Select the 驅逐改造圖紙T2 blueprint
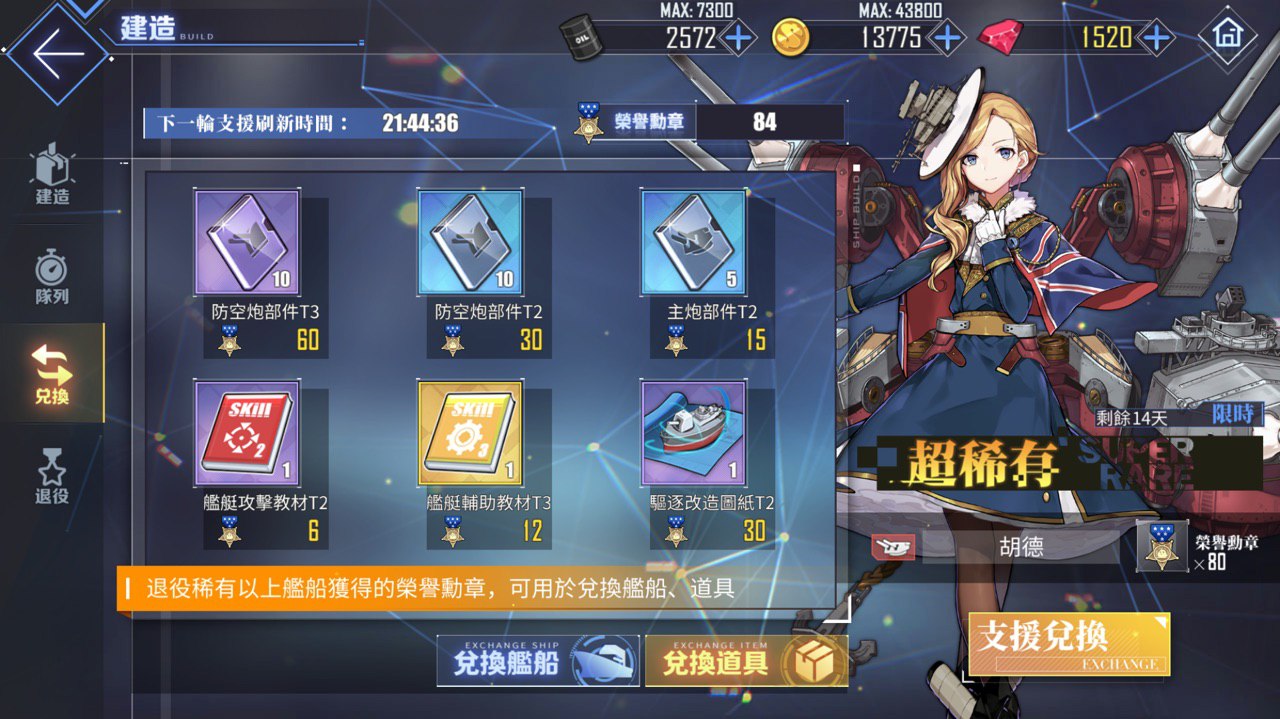Image resolution: width=1280 pixels, height=719 pixels. pyautogui.click(x=693, y=432)
